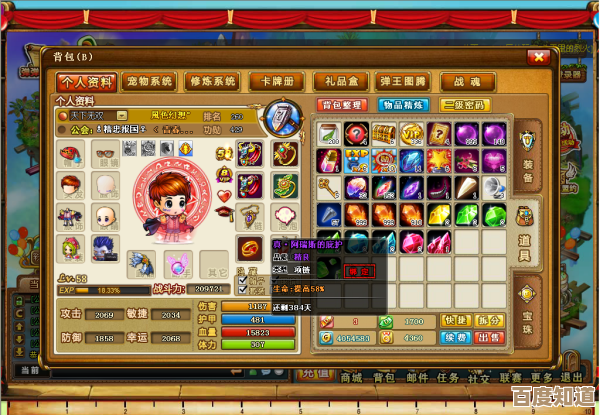Click the blue 续费 button
Screen dimensions: 600x415
457,338
